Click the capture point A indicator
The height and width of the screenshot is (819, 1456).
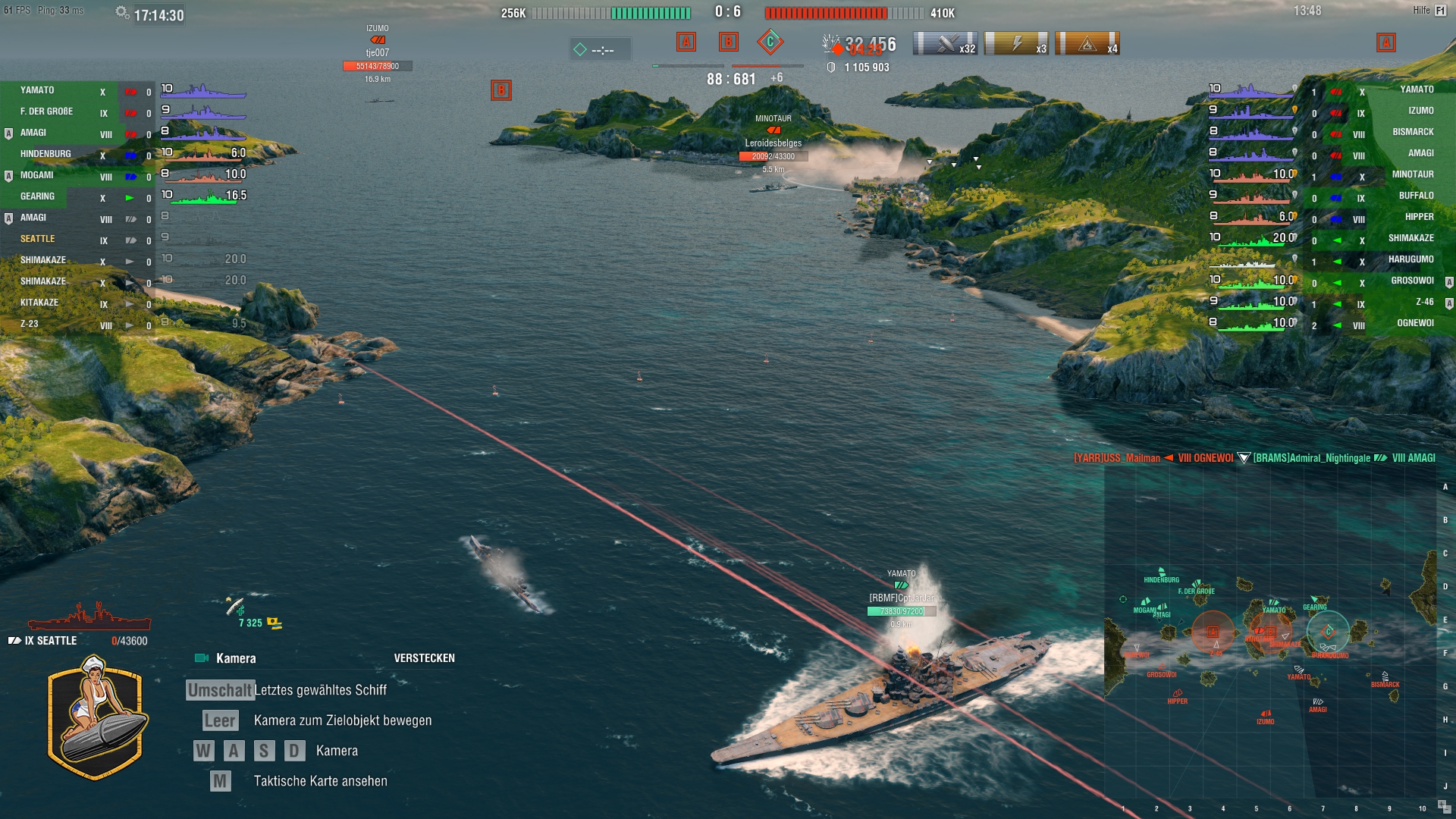686,43
